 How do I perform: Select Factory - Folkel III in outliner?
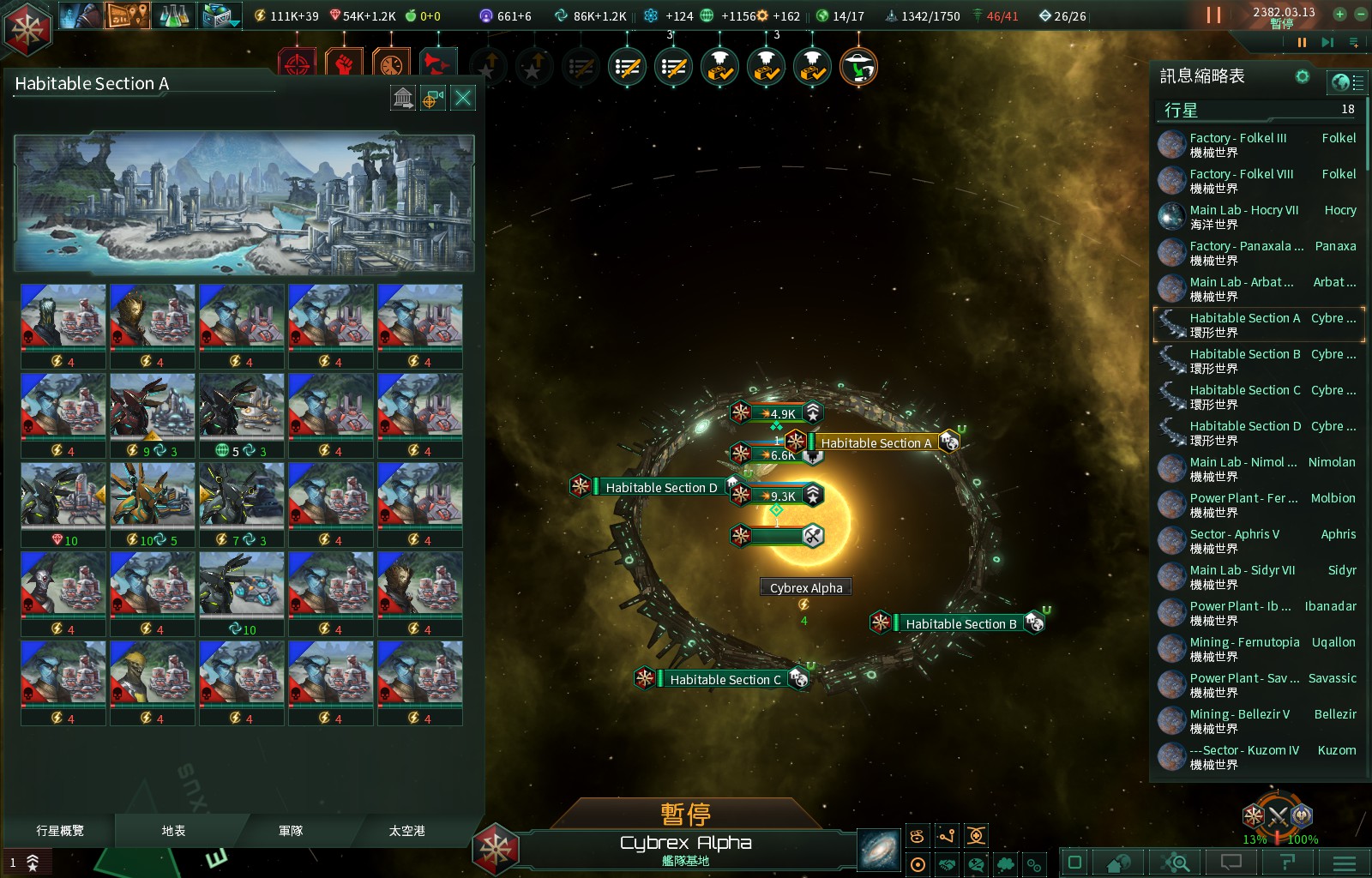coord(1258,144)
